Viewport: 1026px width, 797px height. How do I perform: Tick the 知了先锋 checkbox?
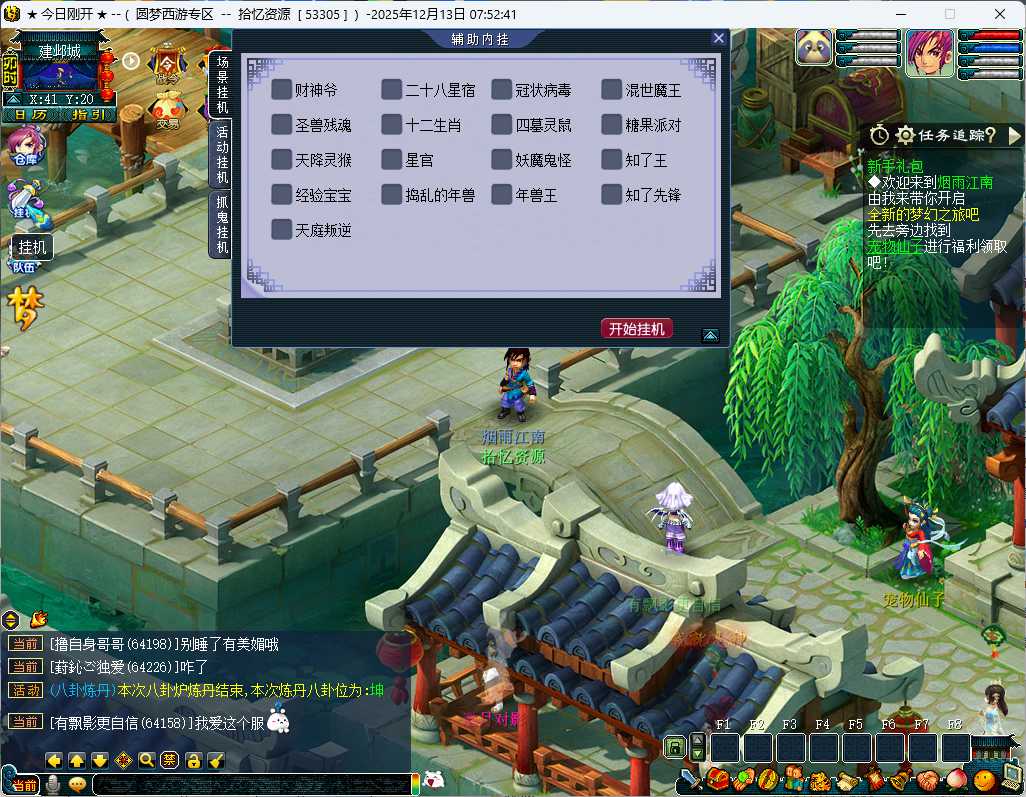[611, 195]
